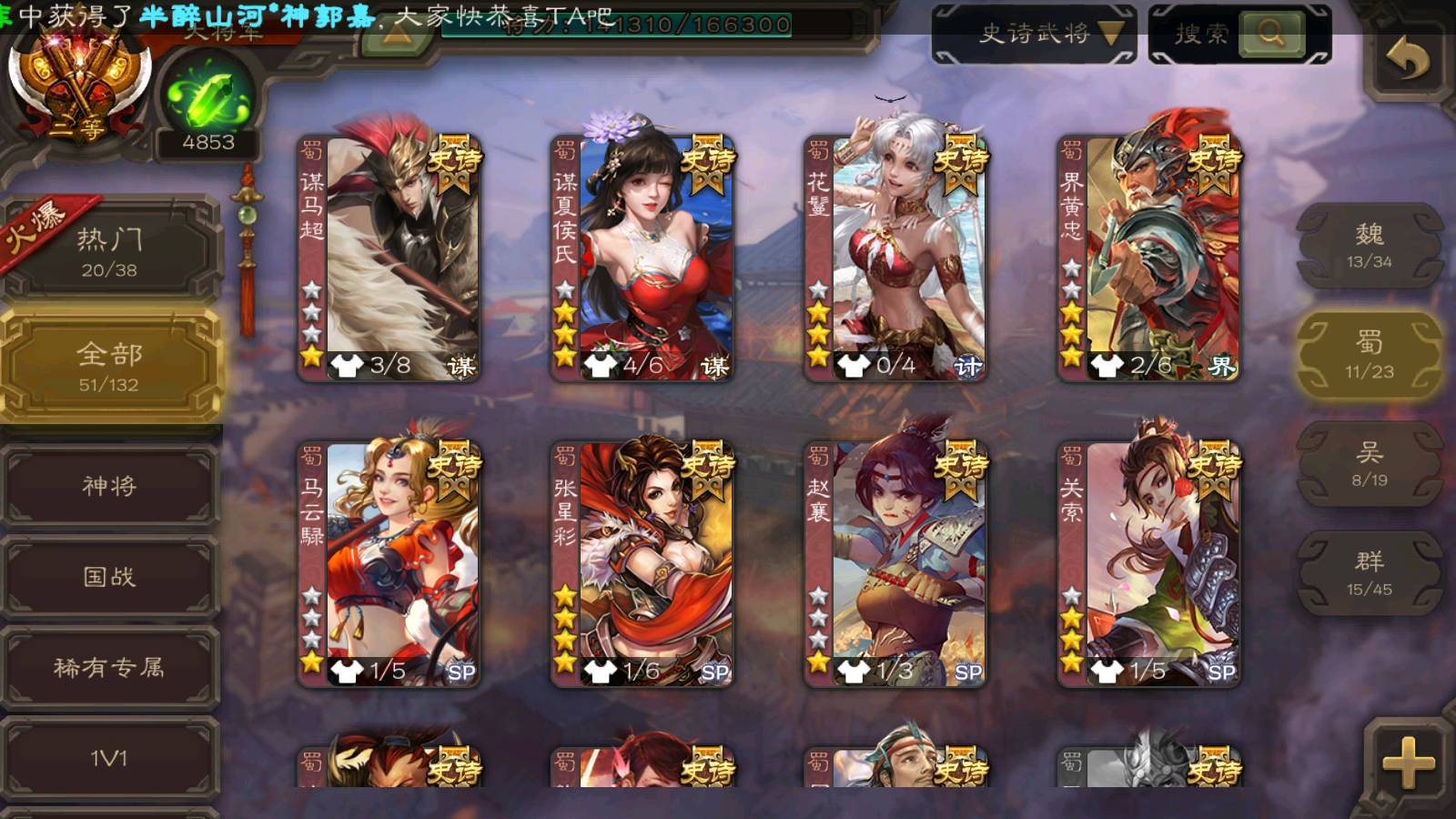Filter generals by 群 faction
This screenshot has width=1456, height=819.
click(x=1369, y=573)
